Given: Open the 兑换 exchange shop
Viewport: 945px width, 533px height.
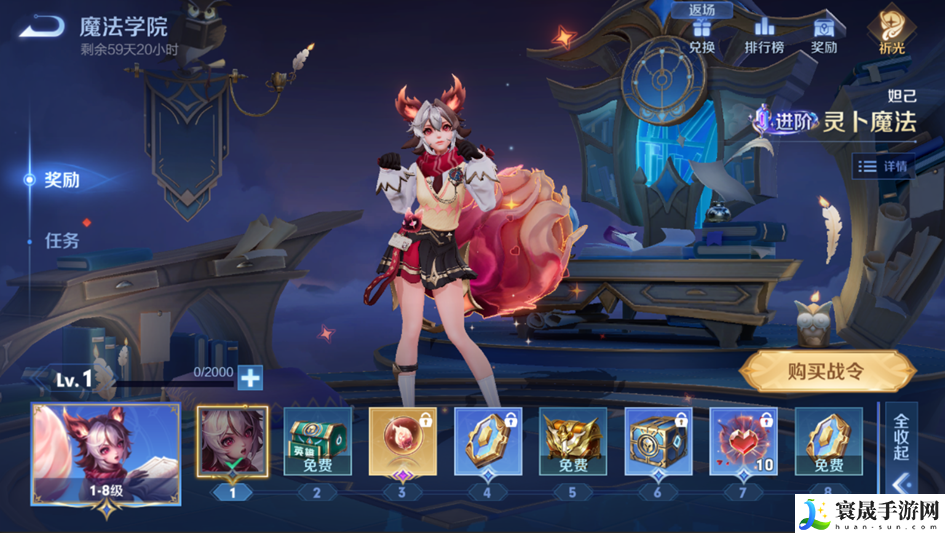Looking at the screenshot, I should tap(702, 35).
